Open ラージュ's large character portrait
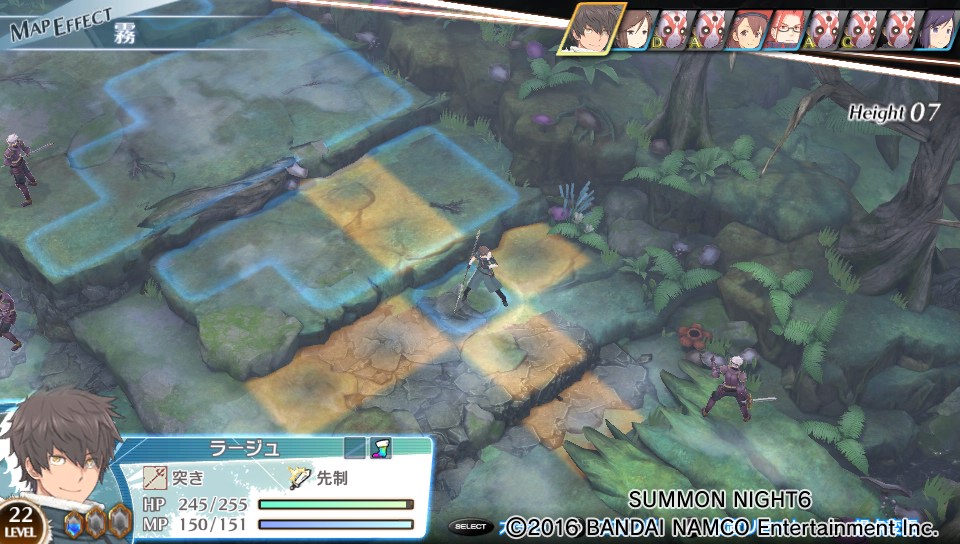This screenshot has height=544, width=960. point(62,455)
